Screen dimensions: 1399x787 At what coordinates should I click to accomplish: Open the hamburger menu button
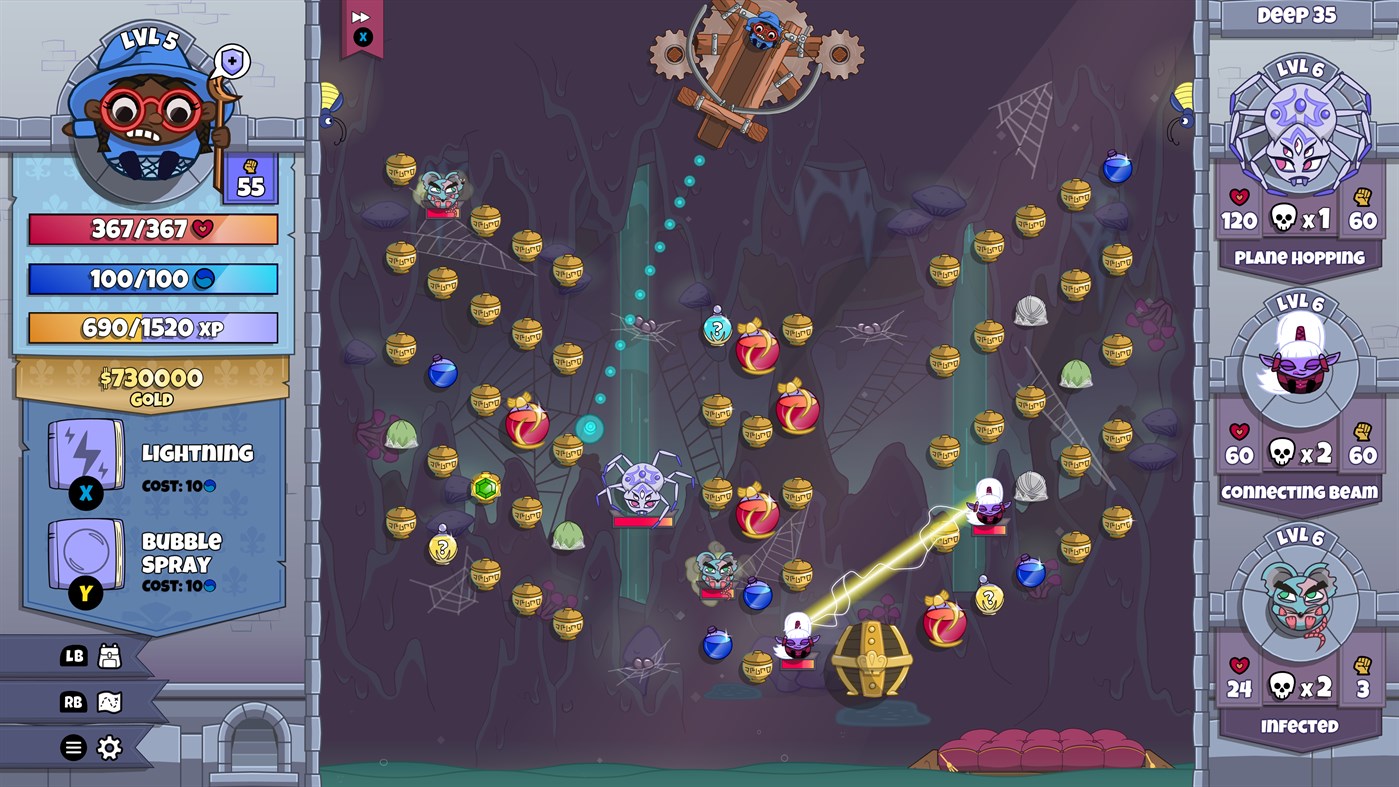coord(67,747)
